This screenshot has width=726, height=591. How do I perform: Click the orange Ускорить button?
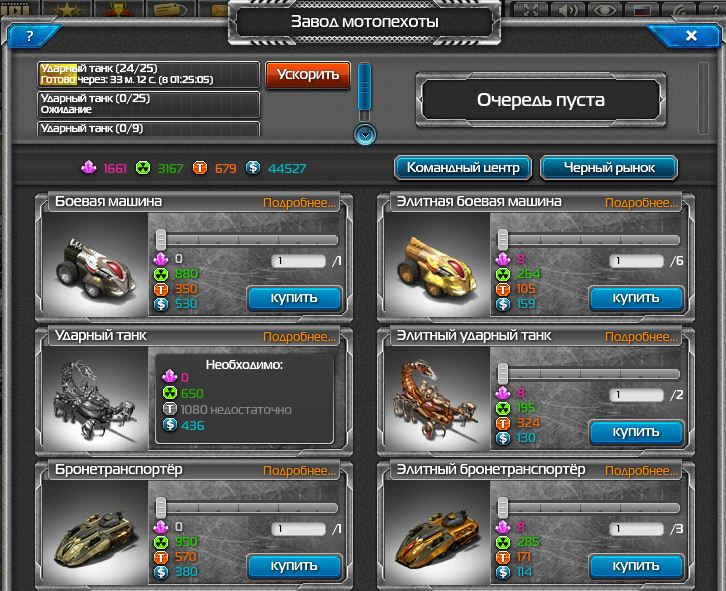click(308, 74)
